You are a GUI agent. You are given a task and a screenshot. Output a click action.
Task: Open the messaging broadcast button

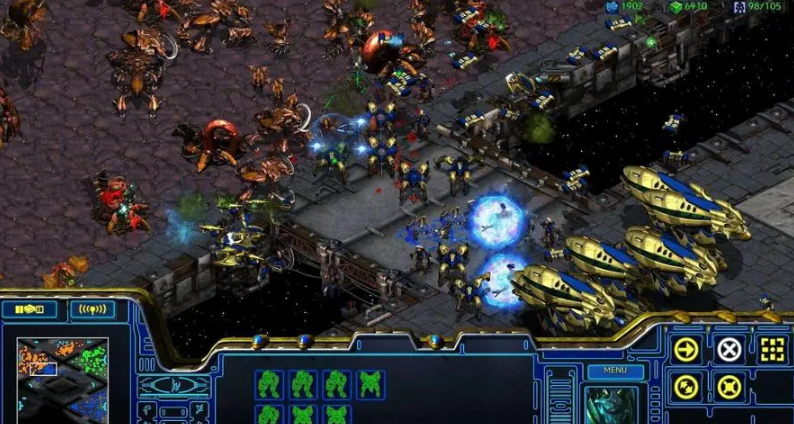pyautogui.click(x=92, y=309)
